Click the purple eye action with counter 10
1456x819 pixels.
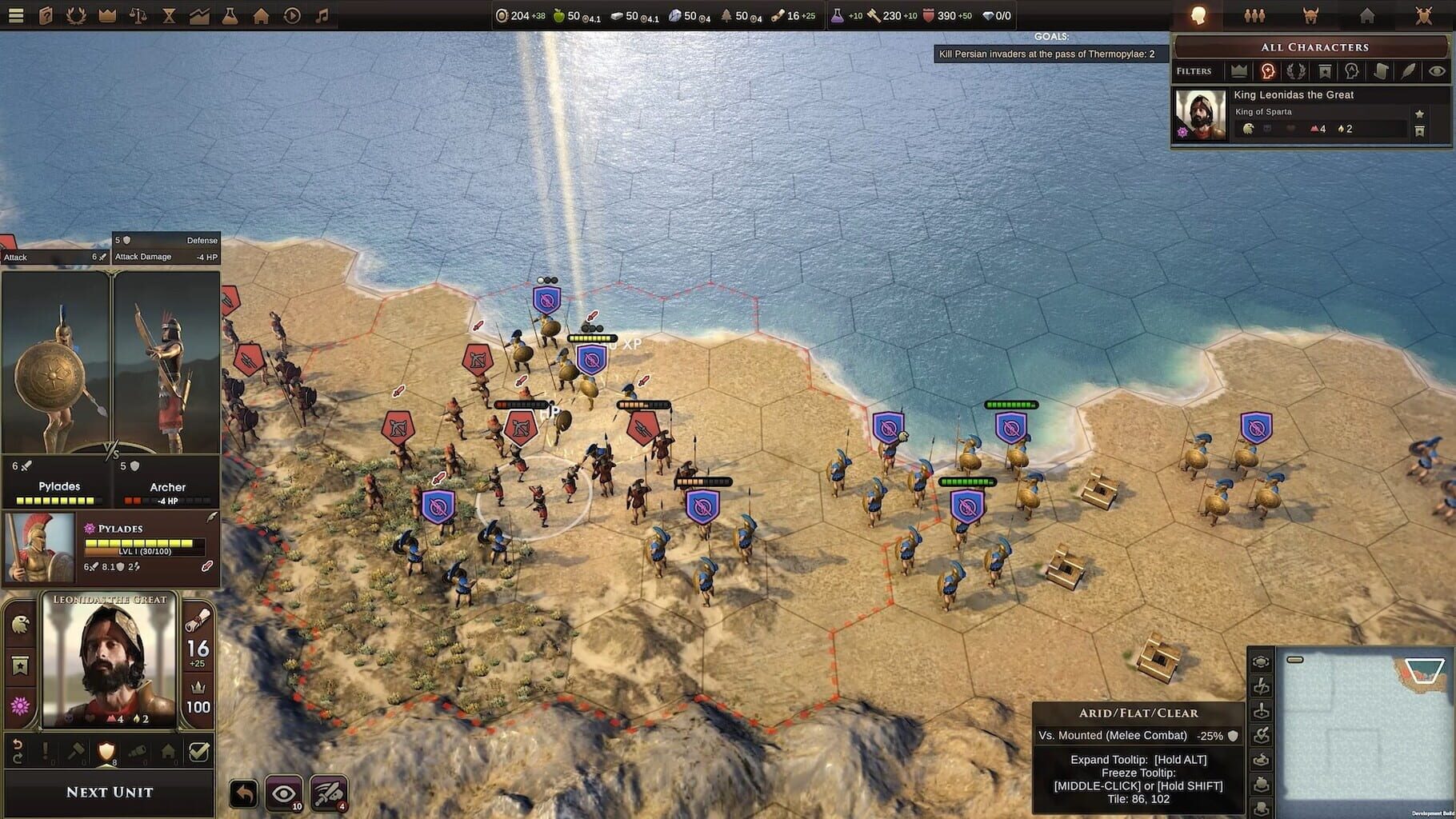283,793
